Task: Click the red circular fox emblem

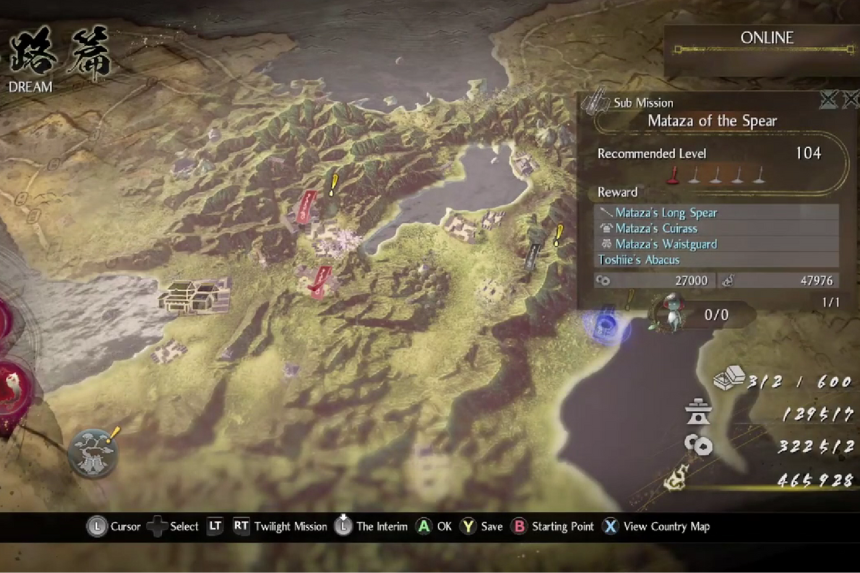Action: pyautogui.click(x=10, y=385)
